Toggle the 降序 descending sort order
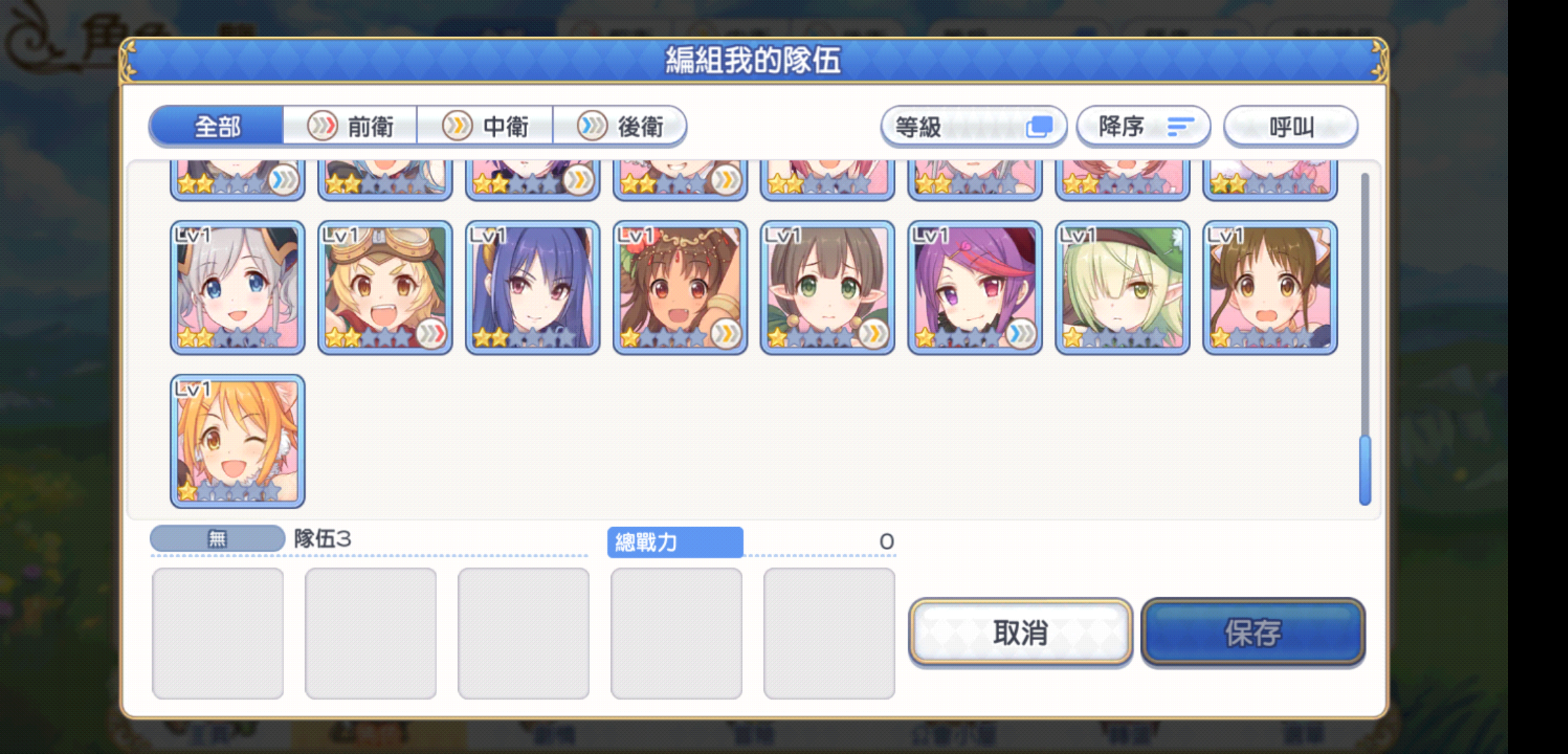The image size is (1568, 754). 1144,126
